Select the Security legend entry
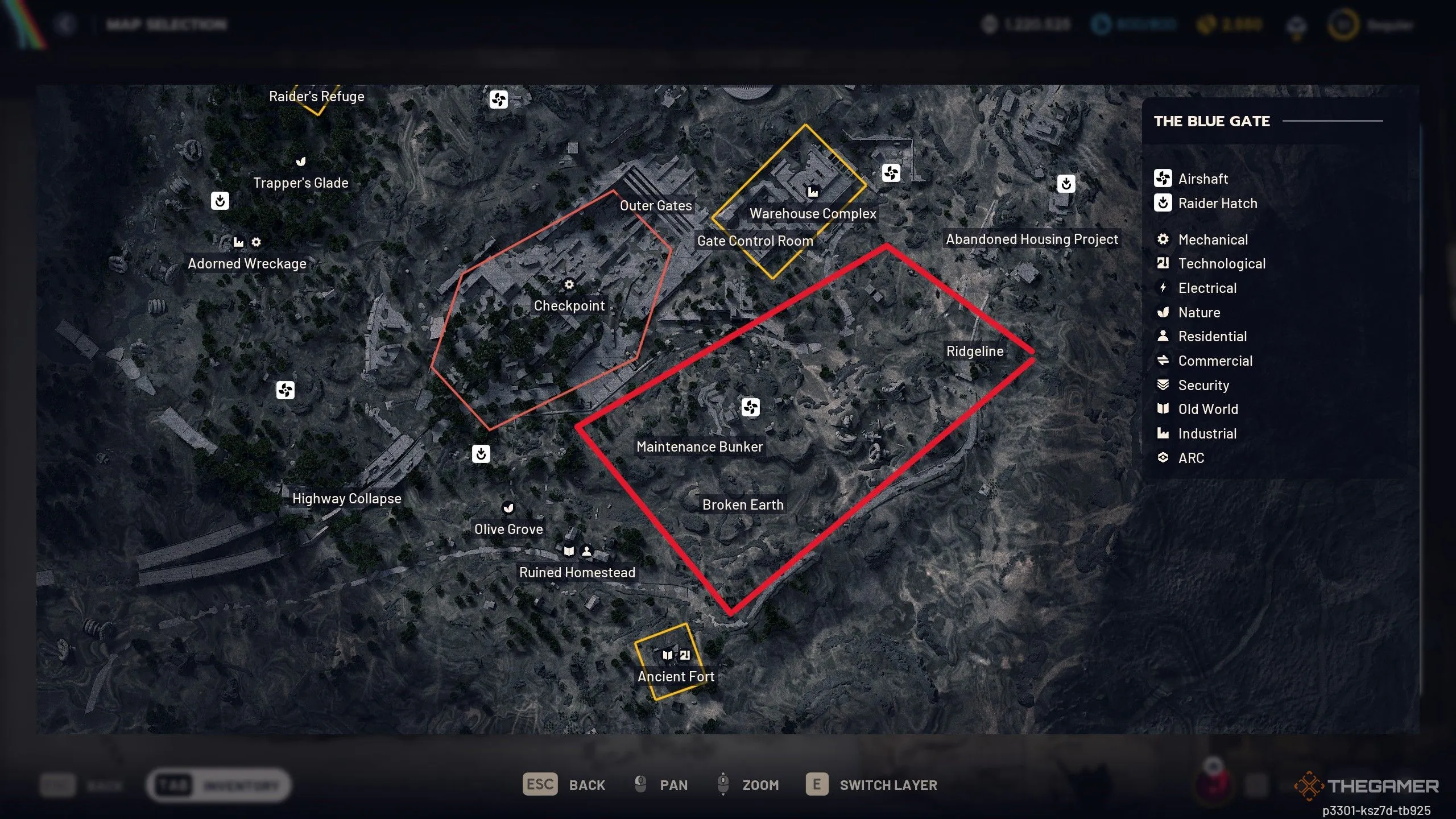This screenshot has width=1456, height=819. click(1203, 385)
